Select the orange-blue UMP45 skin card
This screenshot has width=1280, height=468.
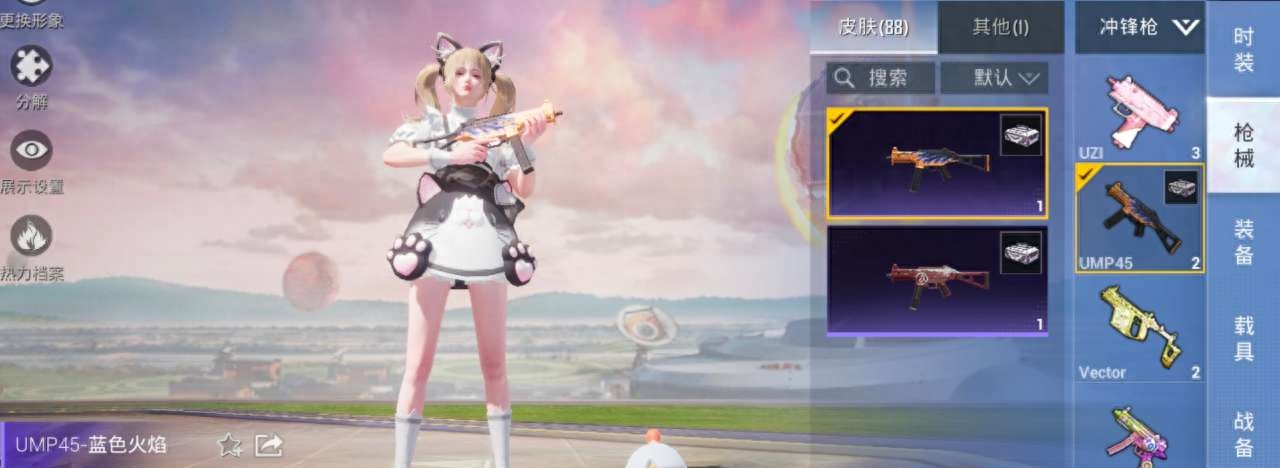click(937, 163)
